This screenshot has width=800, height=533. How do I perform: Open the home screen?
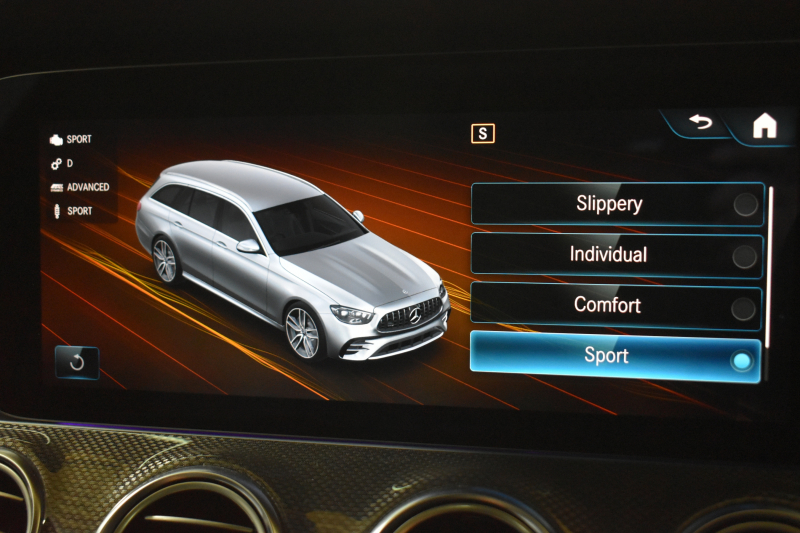pyautogui.click(x=765, y=126)
